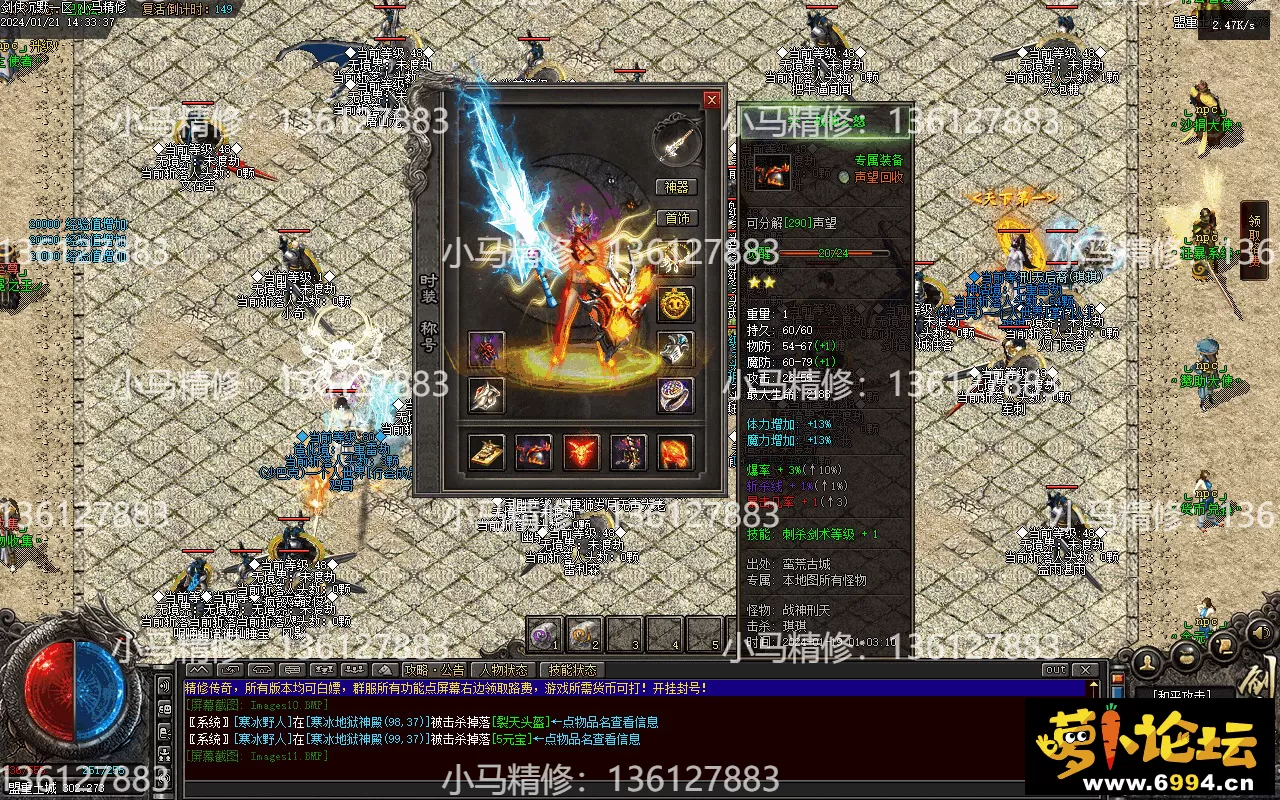This screenshot has height=800, width=1280.
Task: Close the character equipment window
Action: (711, 100)
